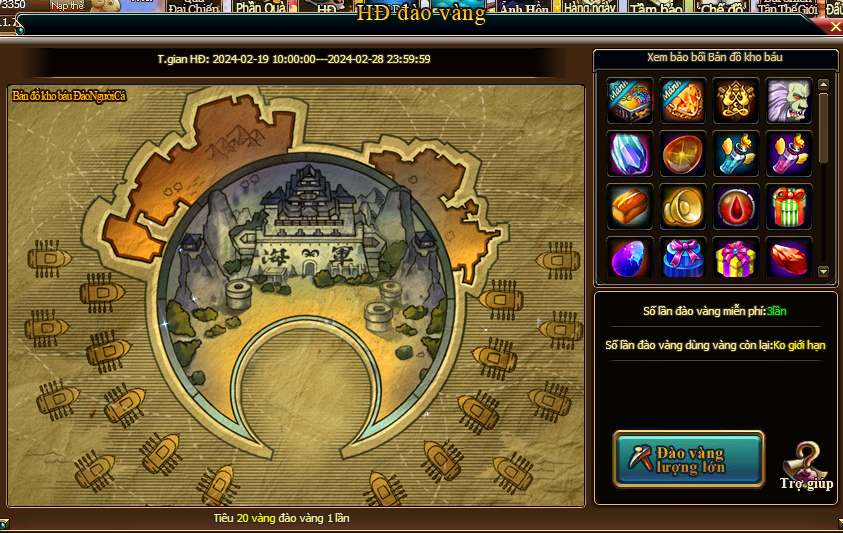Select the orange gem fragment reward
This screenshot has height=533, width=843.
(x=683, y=101)
